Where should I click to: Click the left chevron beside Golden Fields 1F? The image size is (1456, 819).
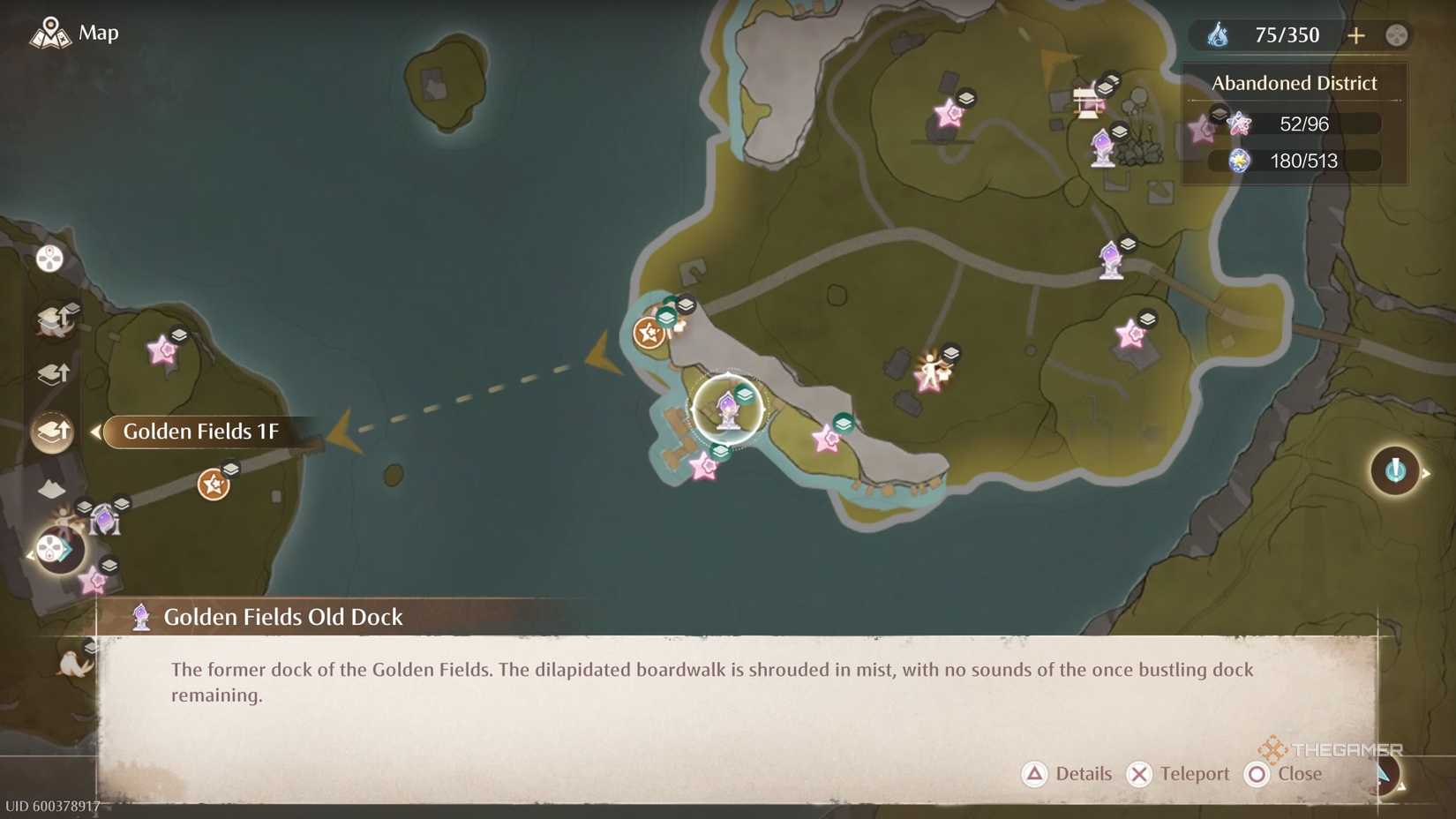(95, 432)
